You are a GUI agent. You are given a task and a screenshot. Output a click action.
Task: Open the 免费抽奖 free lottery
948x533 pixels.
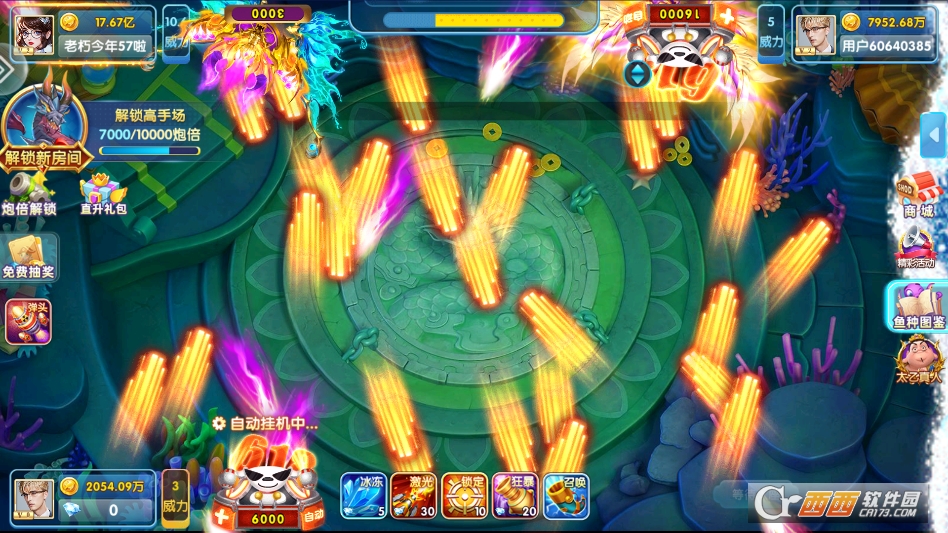coord(28,256)
